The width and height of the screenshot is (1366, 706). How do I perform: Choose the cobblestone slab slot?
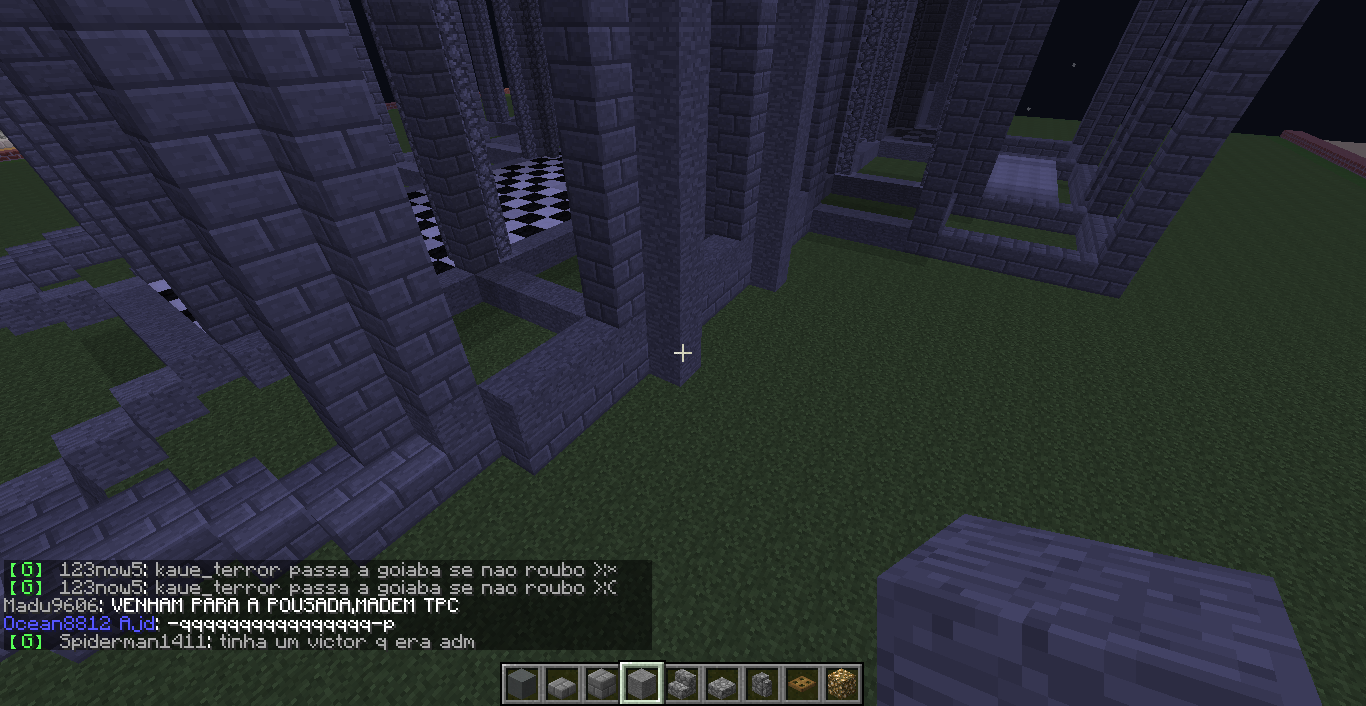pyautogui.click(x=722, y=684)
